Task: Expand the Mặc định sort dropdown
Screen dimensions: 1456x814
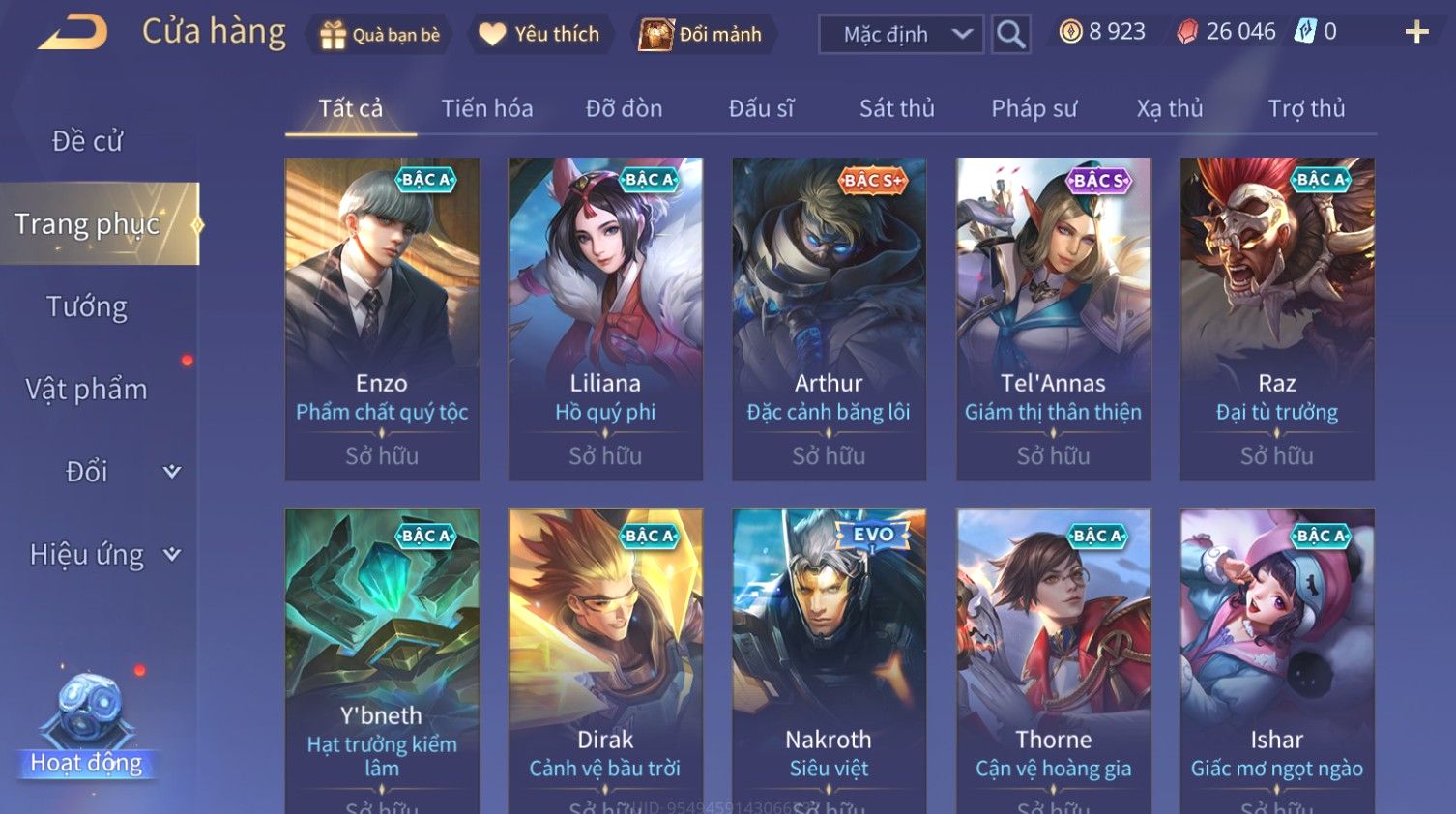Action: pyautogui.click(x=901, y=35)
